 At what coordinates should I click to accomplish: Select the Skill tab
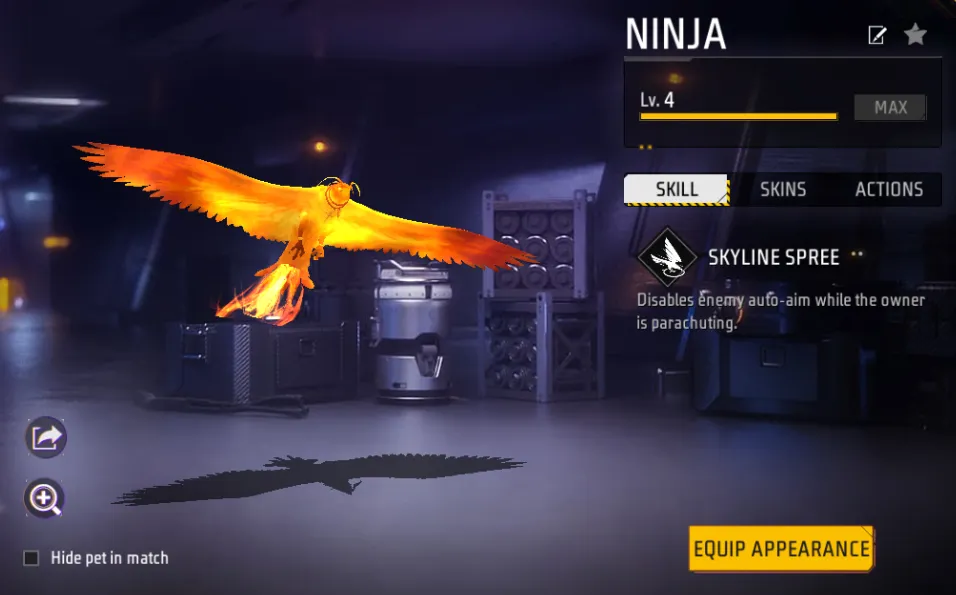(x=677, y=189)
